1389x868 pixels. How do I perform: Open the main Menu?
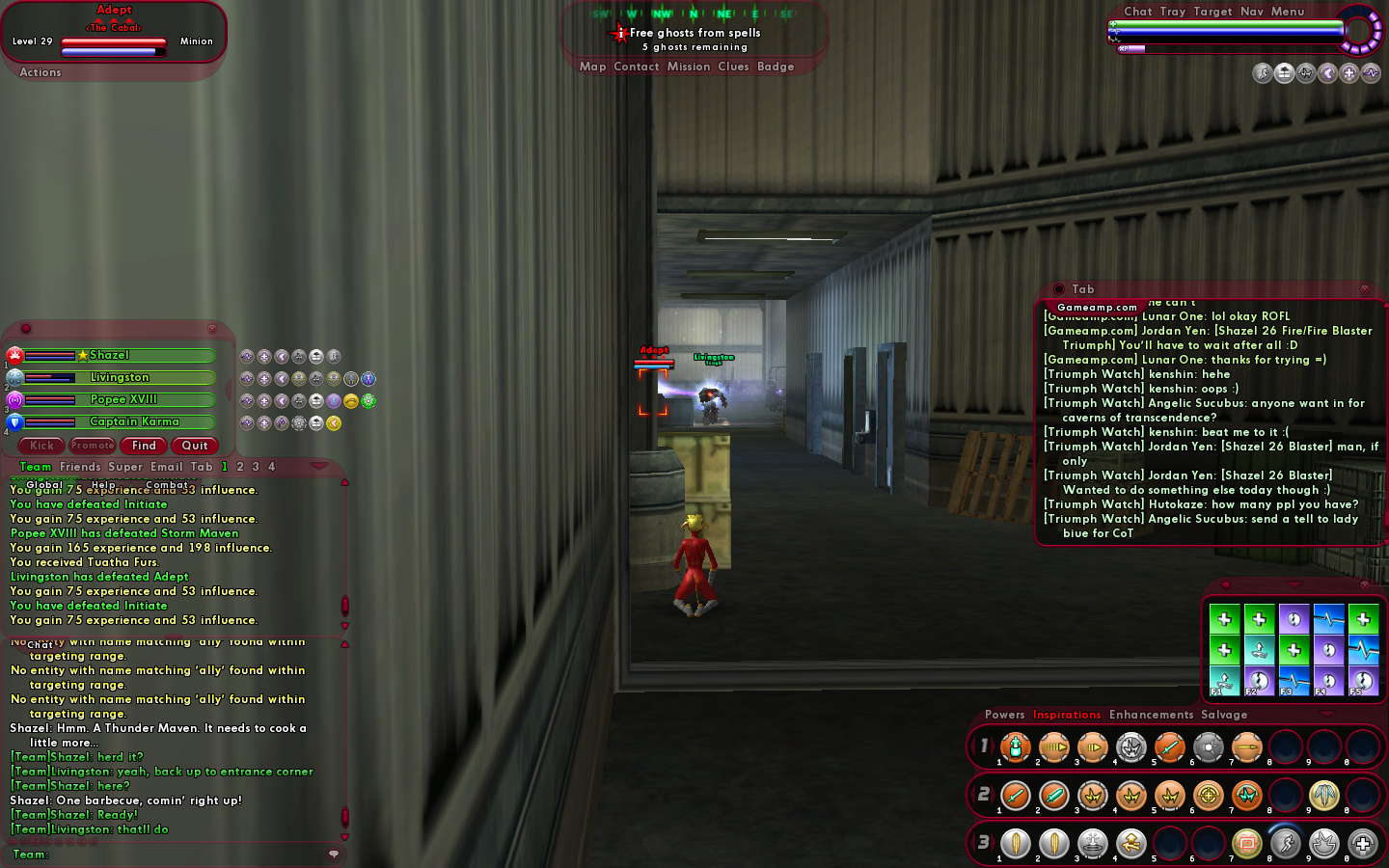coord(1287,12)
